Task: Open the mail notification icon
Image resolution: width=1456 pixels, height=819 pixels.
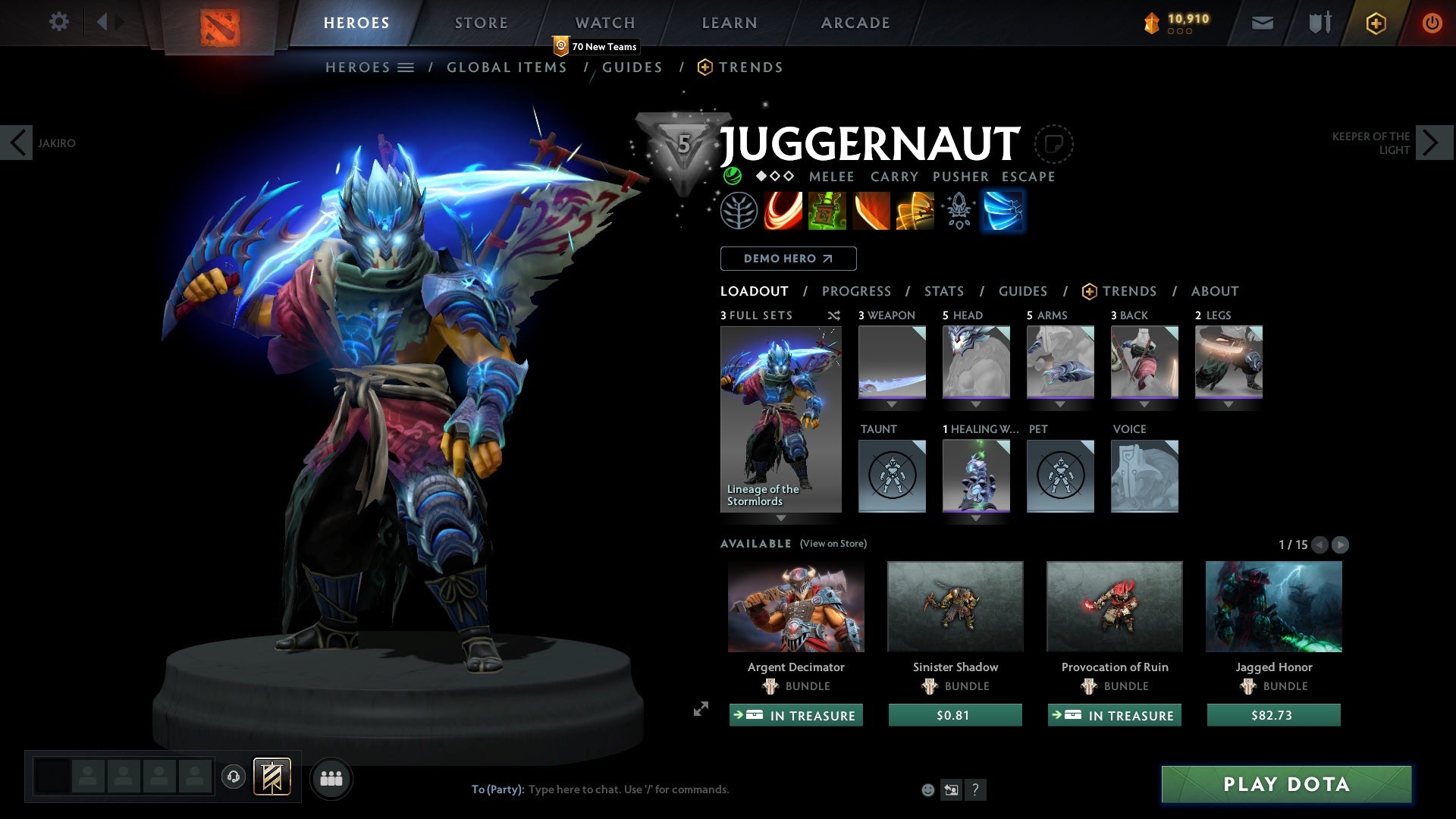Action: 1261,22
